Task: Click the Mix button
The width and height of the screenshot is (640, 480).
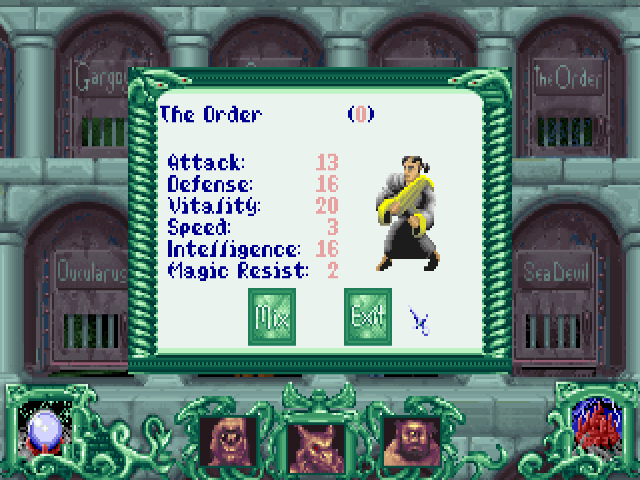Action: click(x=271, y=316)
